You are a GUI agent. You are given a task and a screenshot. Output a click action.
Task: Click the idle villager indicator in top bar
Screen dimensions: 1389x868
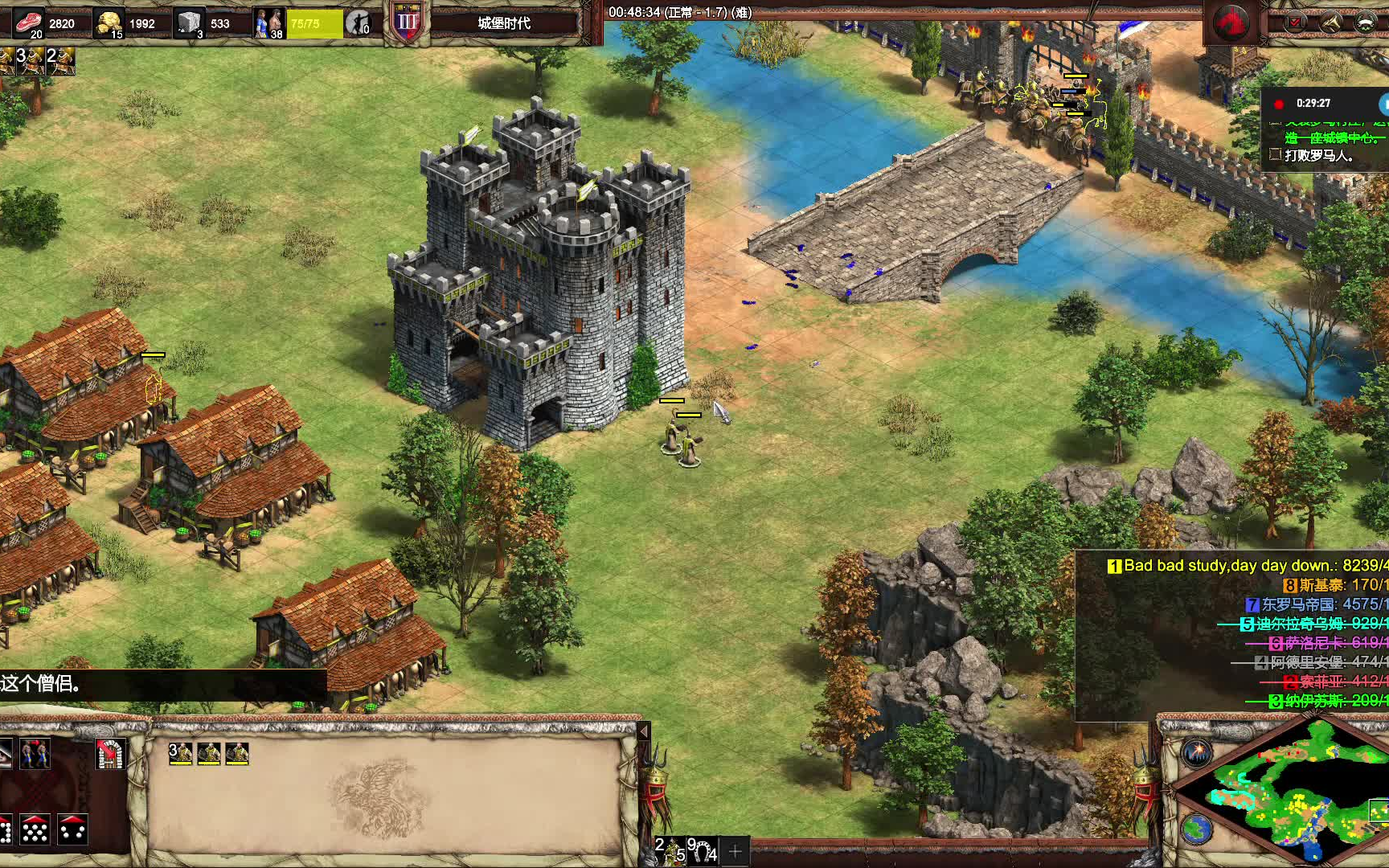tap(358, 23)
